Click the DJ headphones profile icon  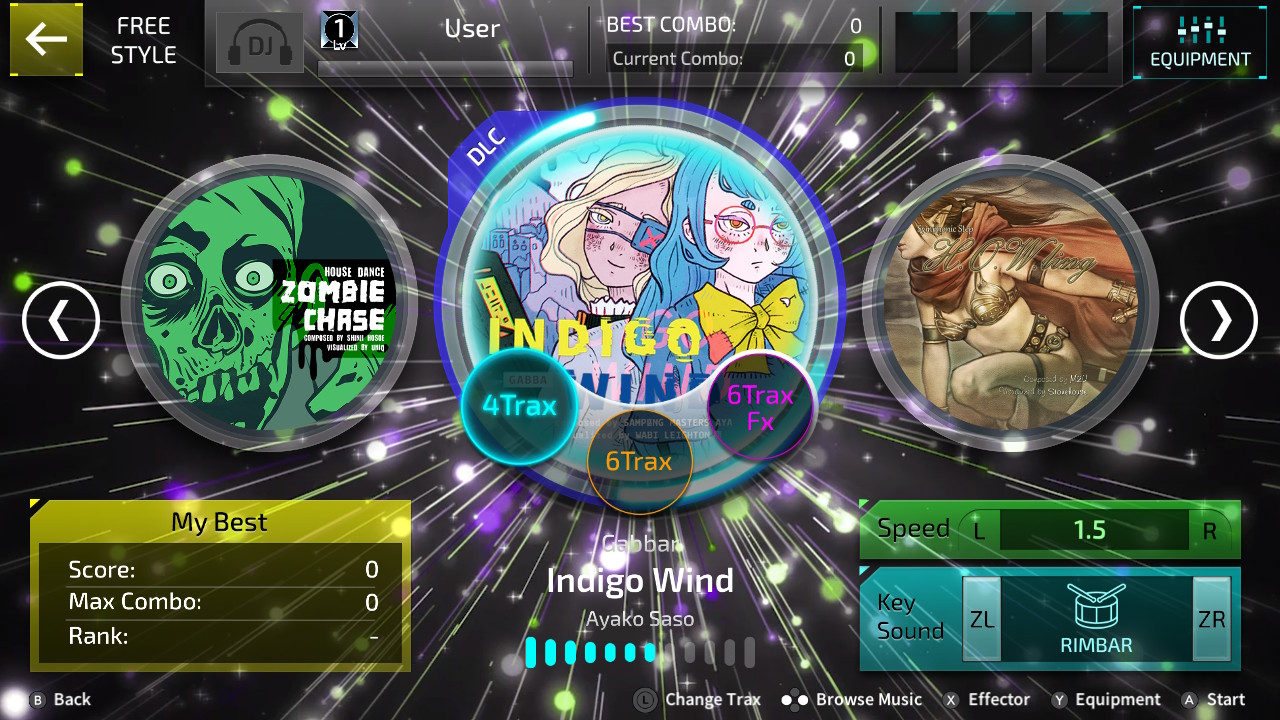pyautogui.click(x=259, y=43)
